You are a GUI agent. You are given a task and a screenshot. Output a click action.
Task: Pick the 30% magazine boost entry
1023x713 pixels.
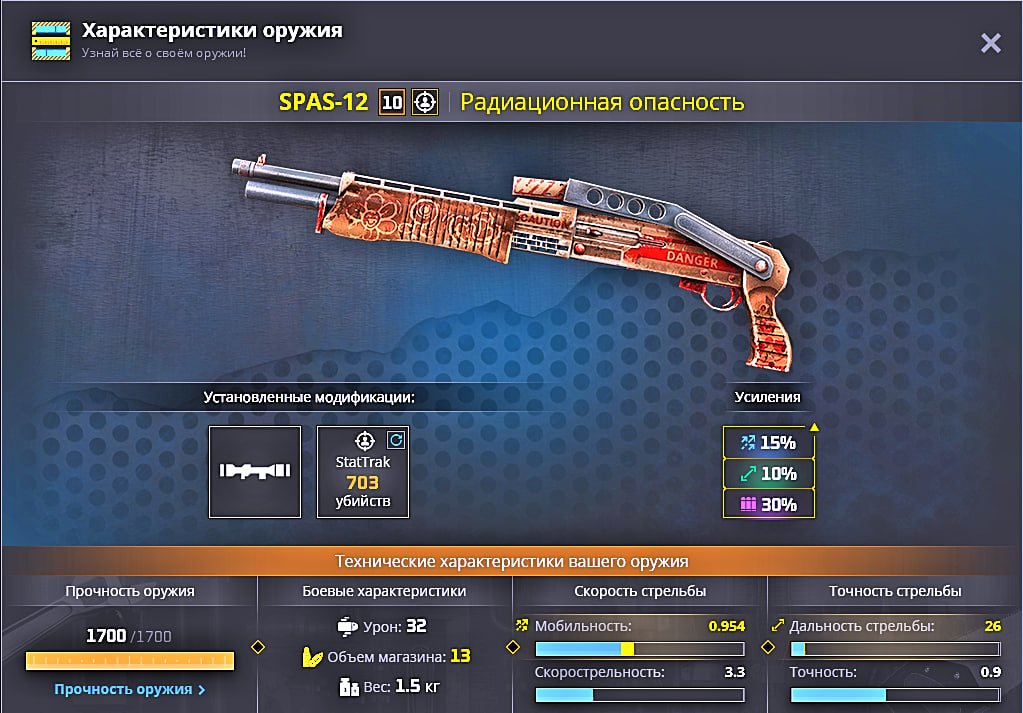coord(768,504)
